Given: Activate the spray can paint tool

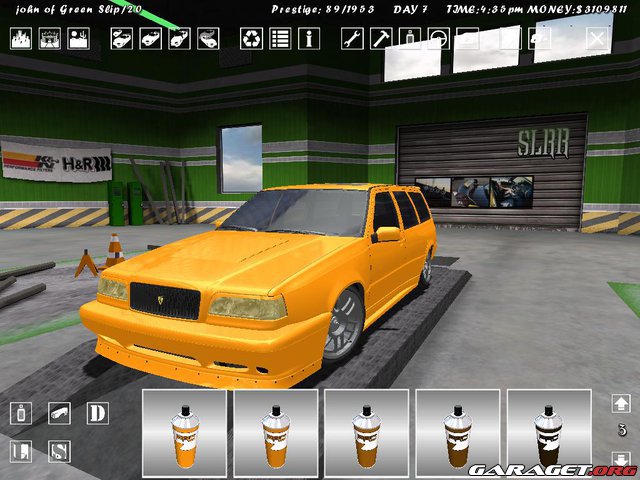Looking at the screenshot, I should point(410,39).
